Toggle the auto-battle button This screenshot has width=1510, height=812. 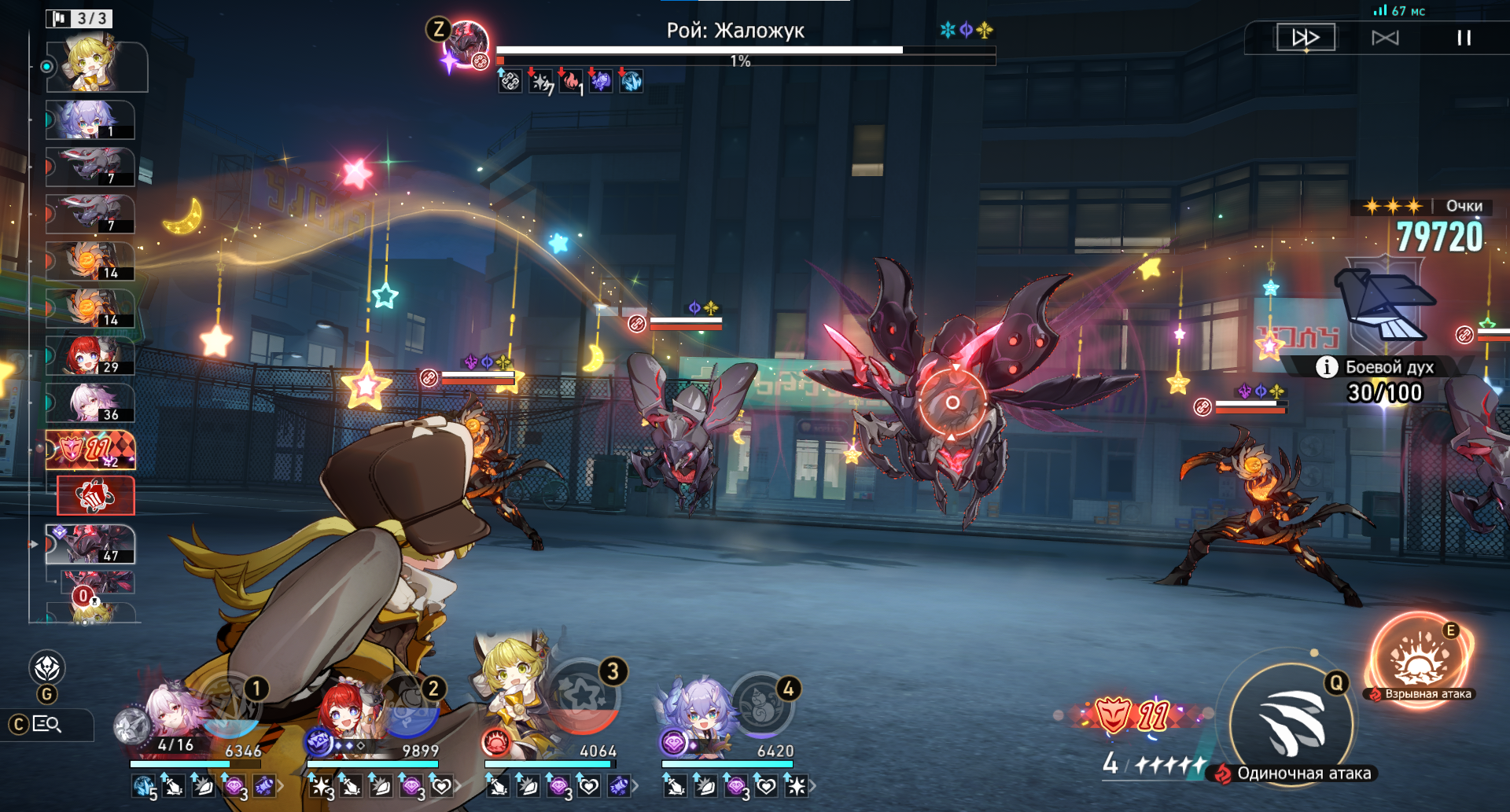click(x=1385, y=38)
